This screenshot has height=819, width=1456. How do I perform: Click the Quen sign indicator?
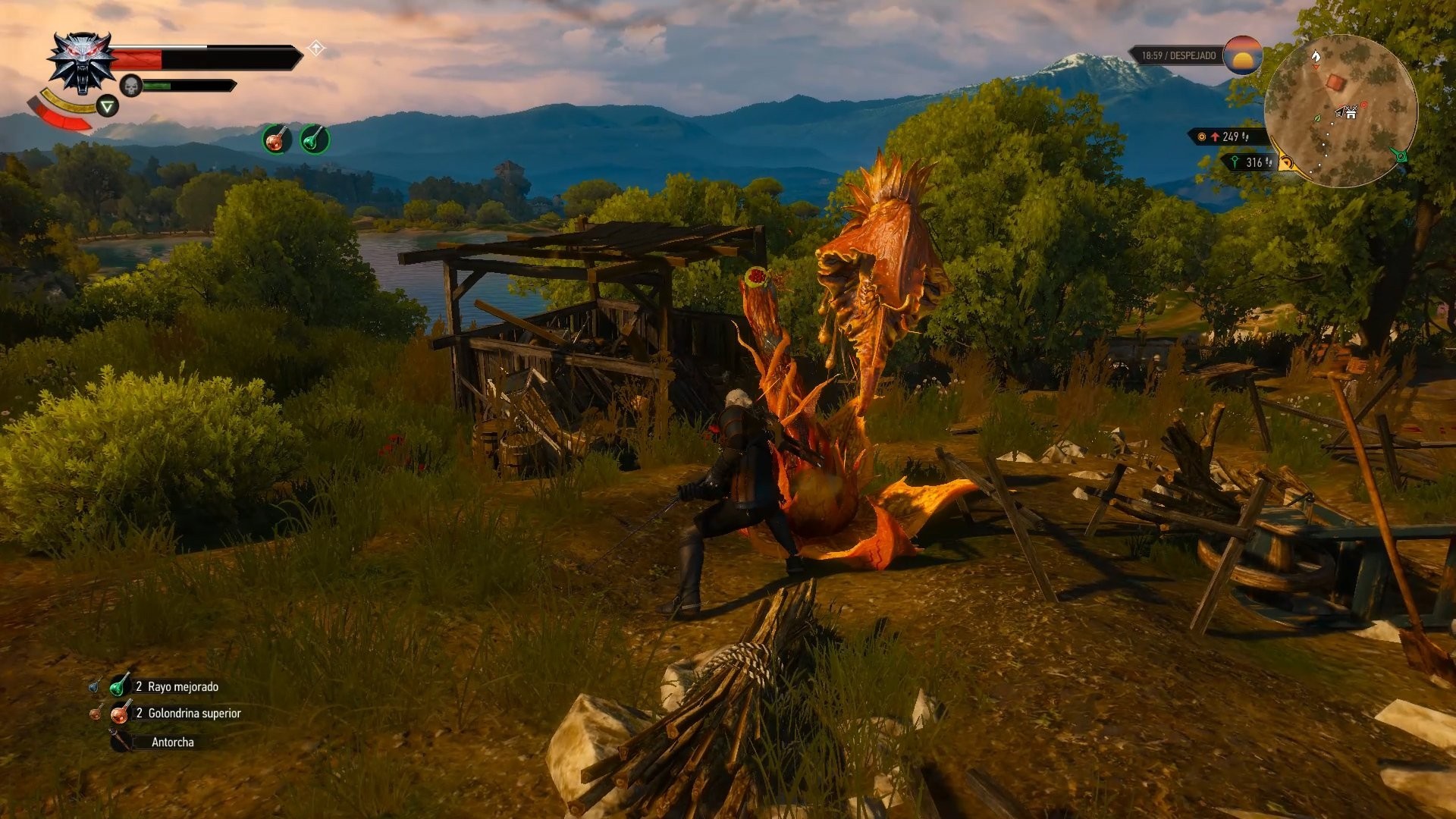(x=107, y=106)
